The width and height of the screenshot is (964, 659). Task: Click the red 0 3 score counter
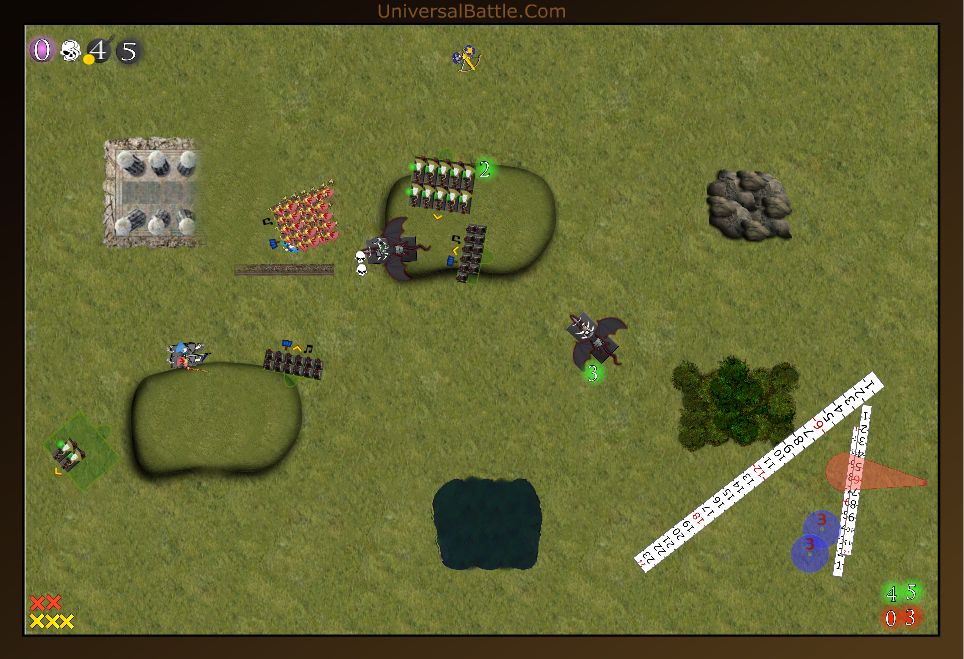click(x=901, y=618)
